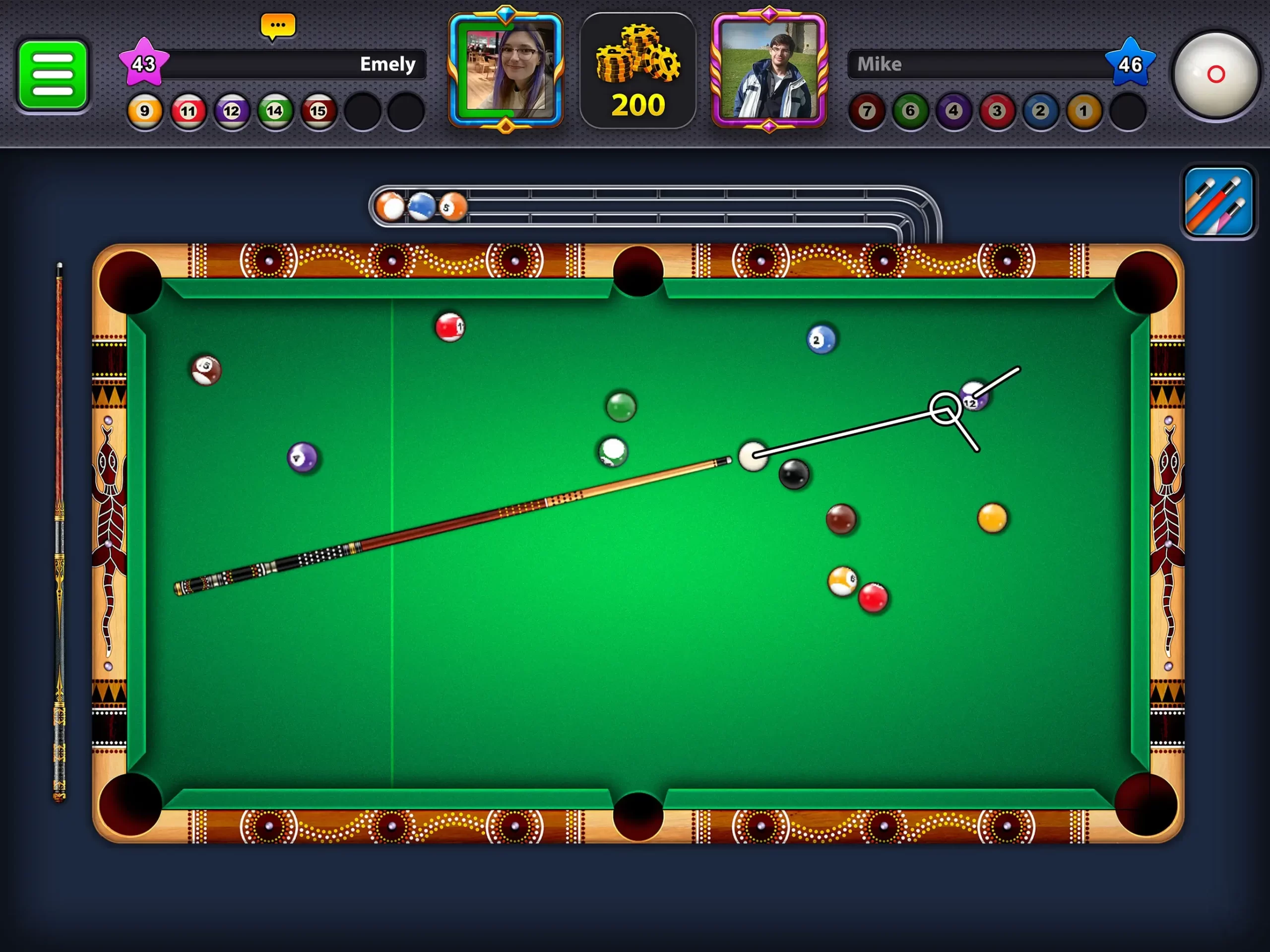Select the 12 ball in Emely's rack
This screenshot has width=1270, height=952.
[x=231, y=112]
